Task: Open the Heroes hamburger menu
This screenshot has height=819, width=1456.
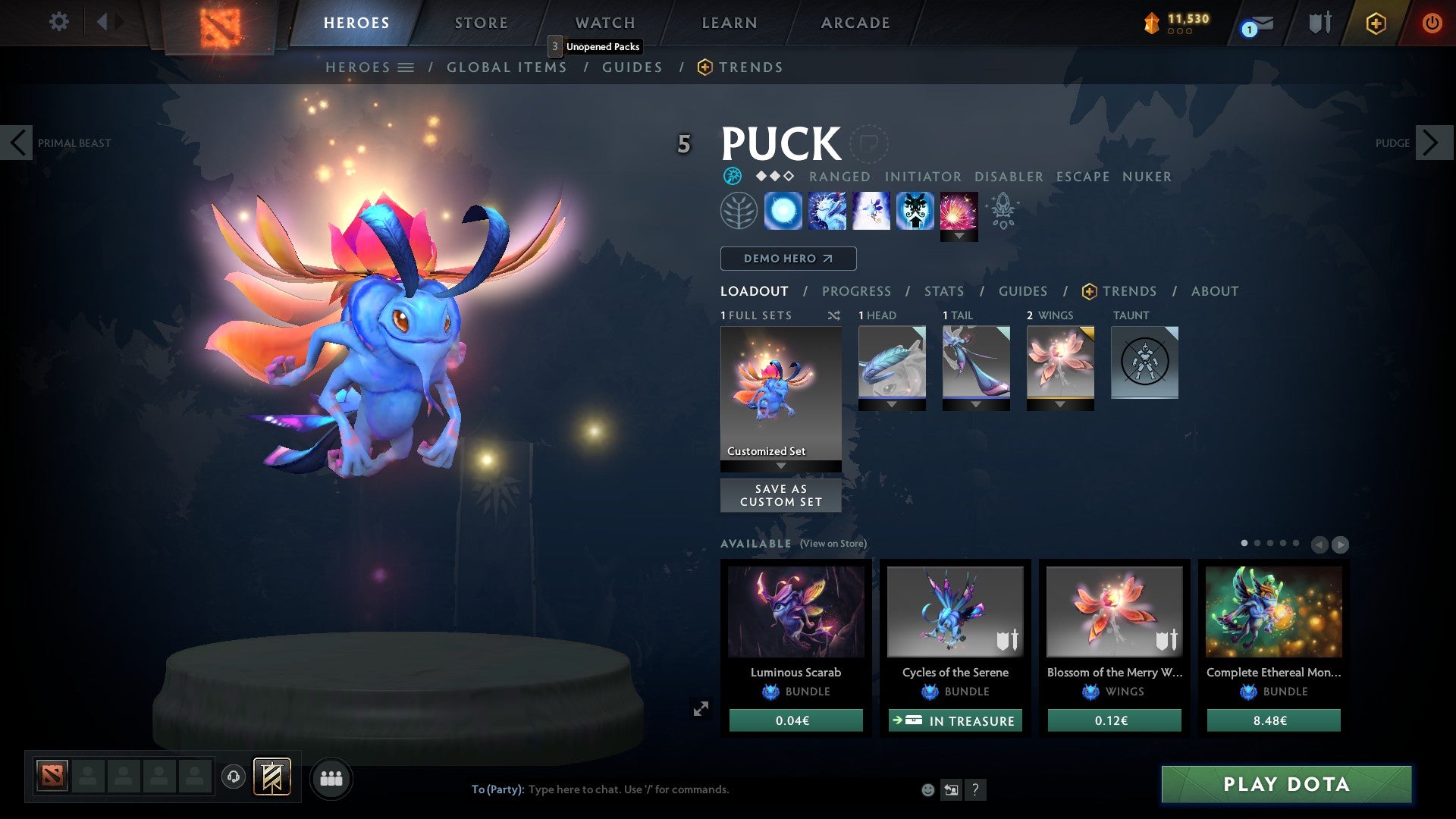Action: coord(406,67)
